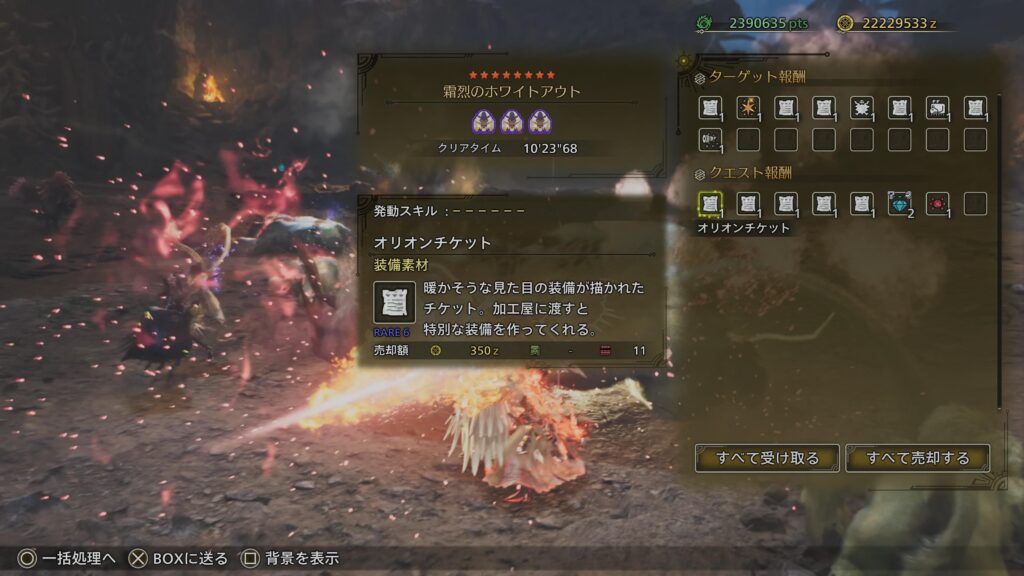Select the highlighted オリオンチケット reward slot
Viewport: 1024px width, 576px height.
point(710,204)
